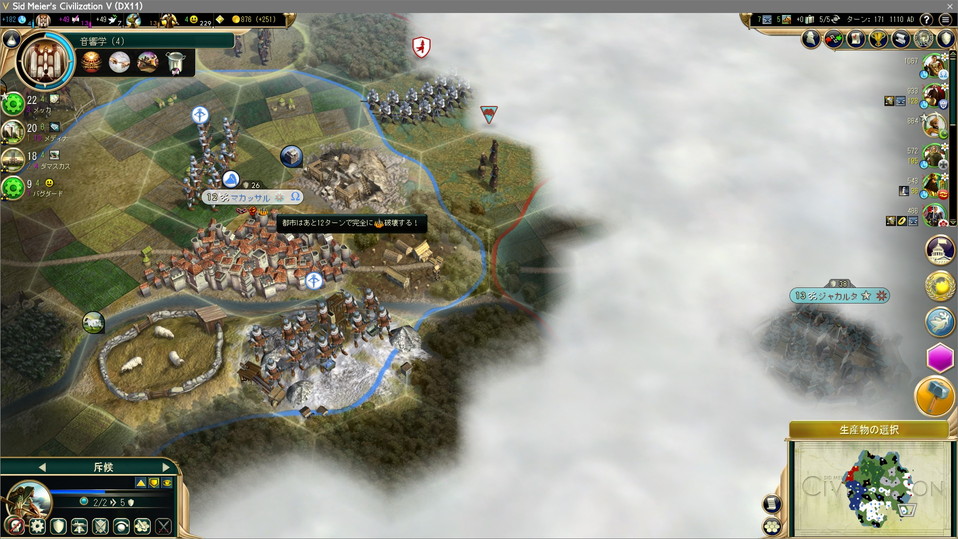Click the gold treasury readout in top bar
The image size is (958, 539).
[253, 19]
